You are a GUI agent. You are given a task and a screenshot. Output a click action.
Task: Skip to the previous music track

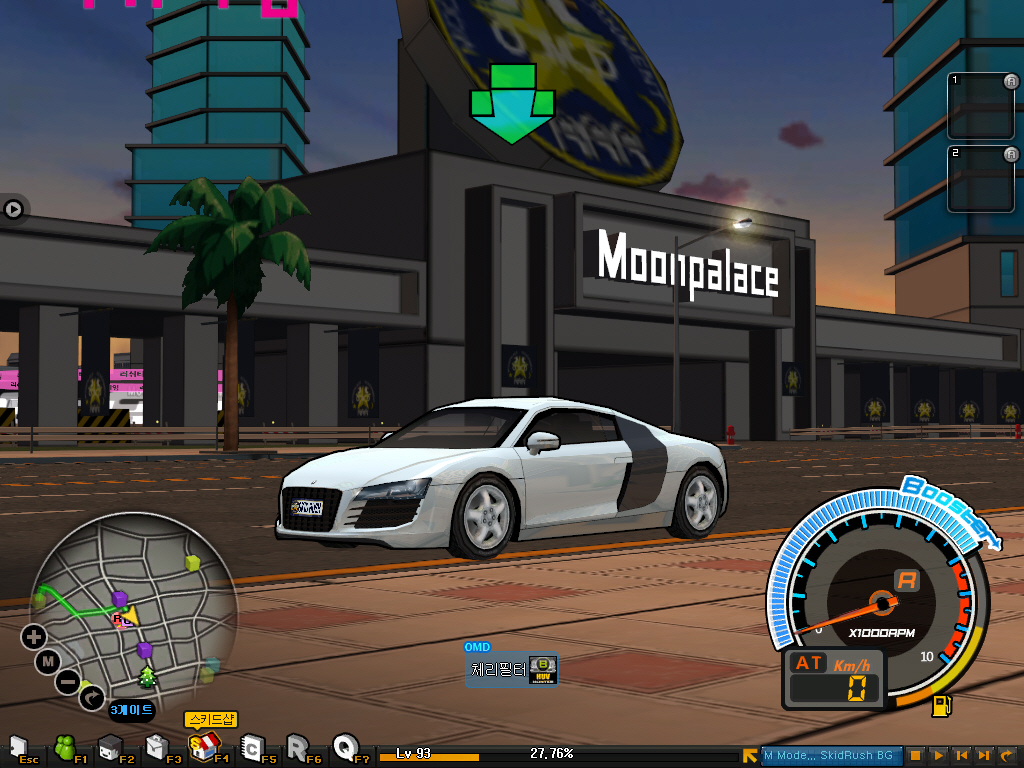point(961,756)
